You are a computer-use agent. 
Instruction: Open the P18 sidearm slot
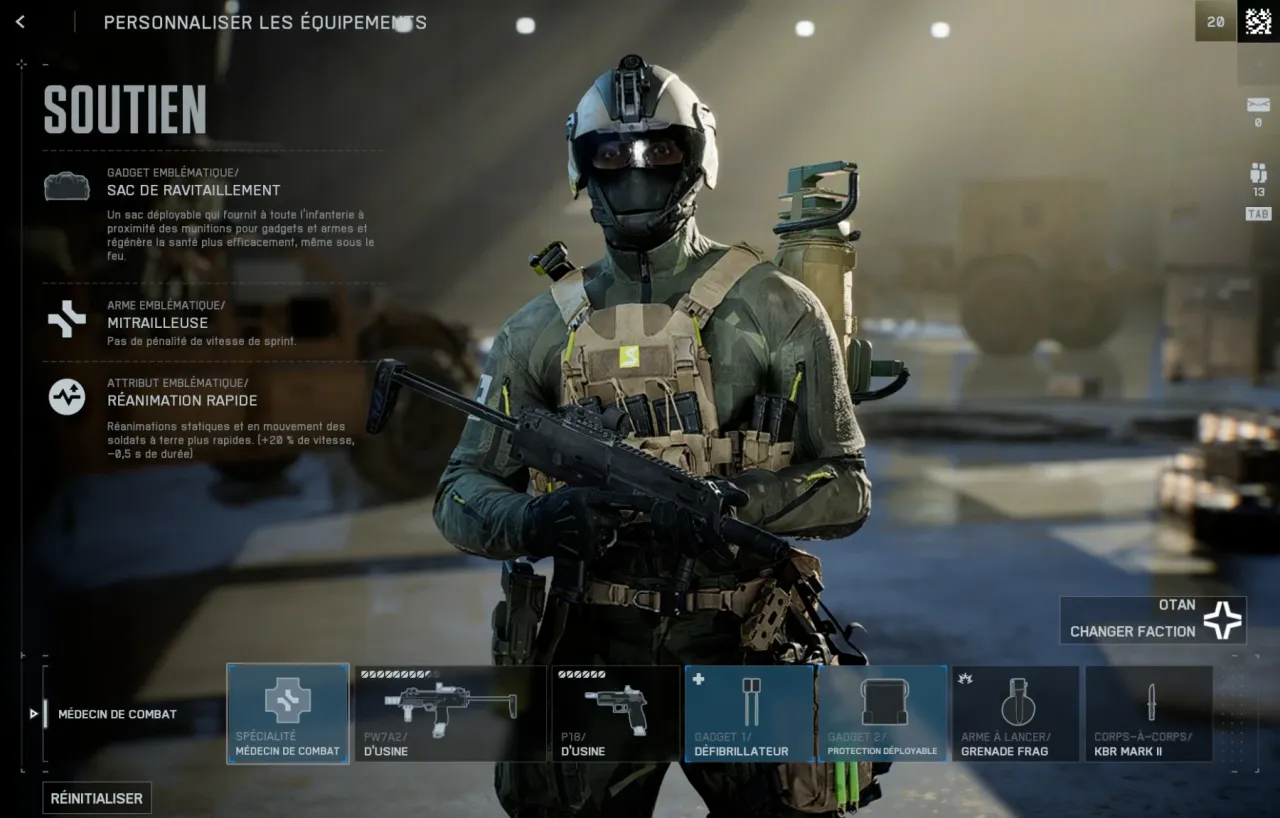pos(615,713)
